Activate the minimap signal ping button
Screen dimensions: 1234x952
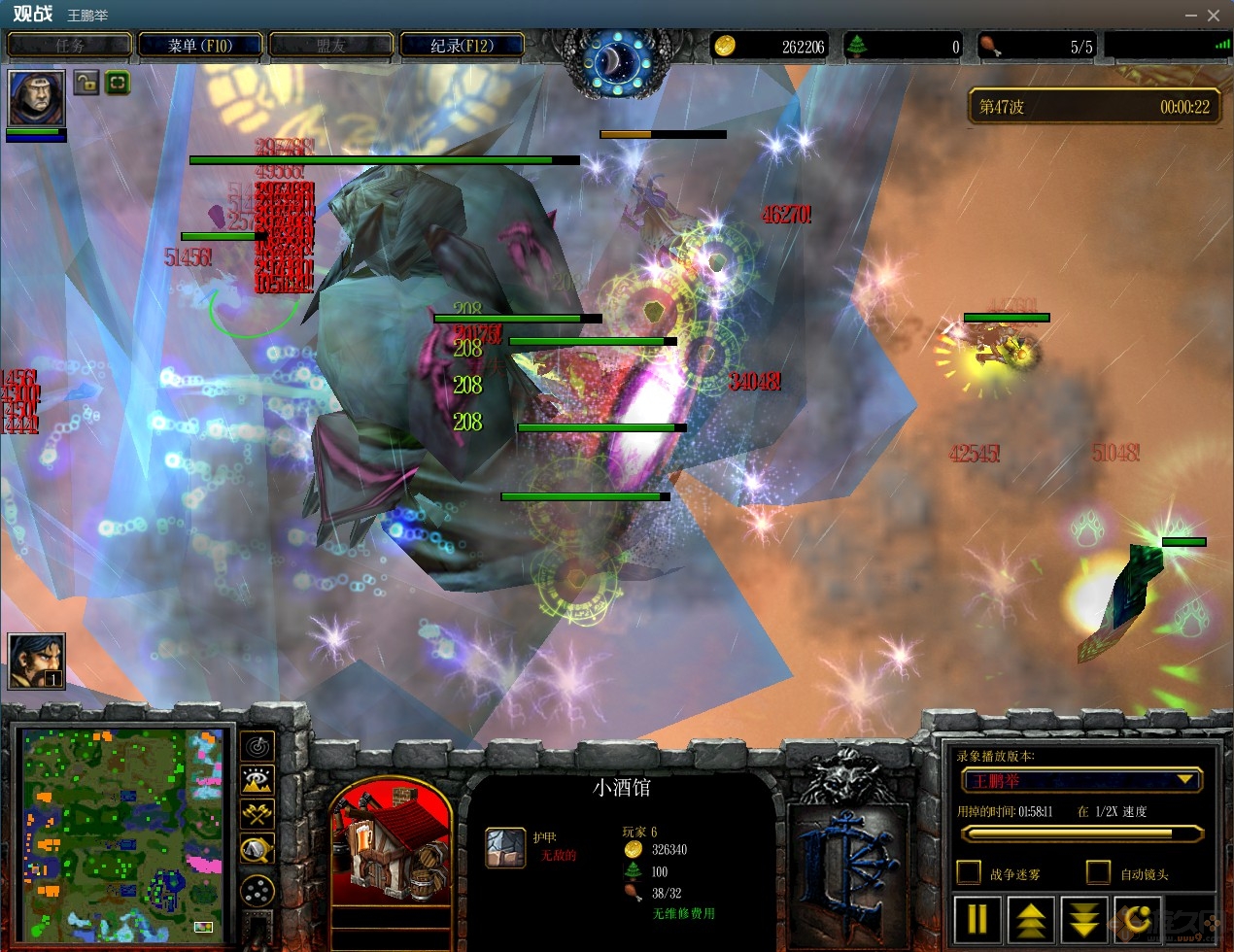pos(257,746)
